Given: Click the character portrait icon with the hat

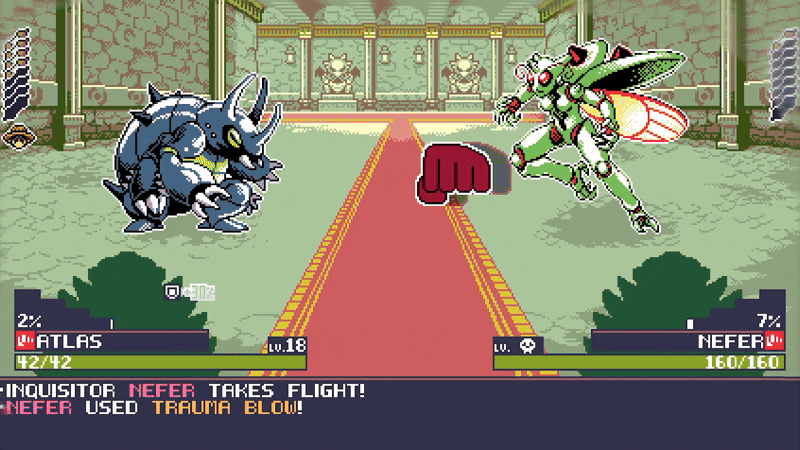Looking at the screenshot, I should click(15, 136).
